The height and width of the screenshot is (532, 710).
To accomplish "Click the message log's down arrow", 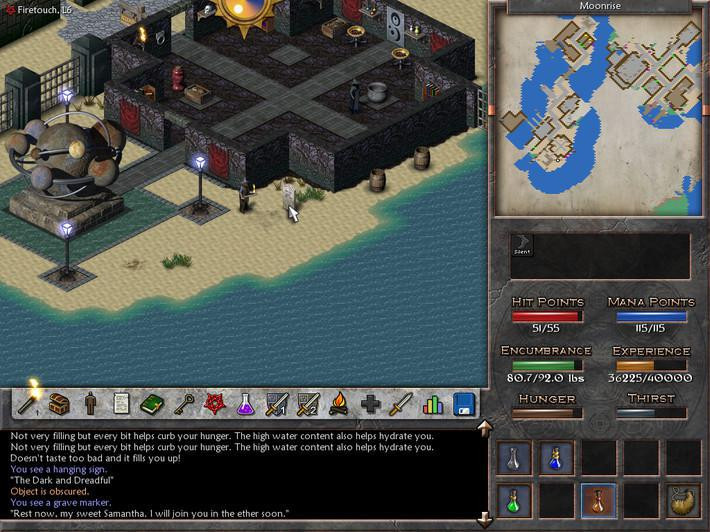I will click(x=485, y=519).
